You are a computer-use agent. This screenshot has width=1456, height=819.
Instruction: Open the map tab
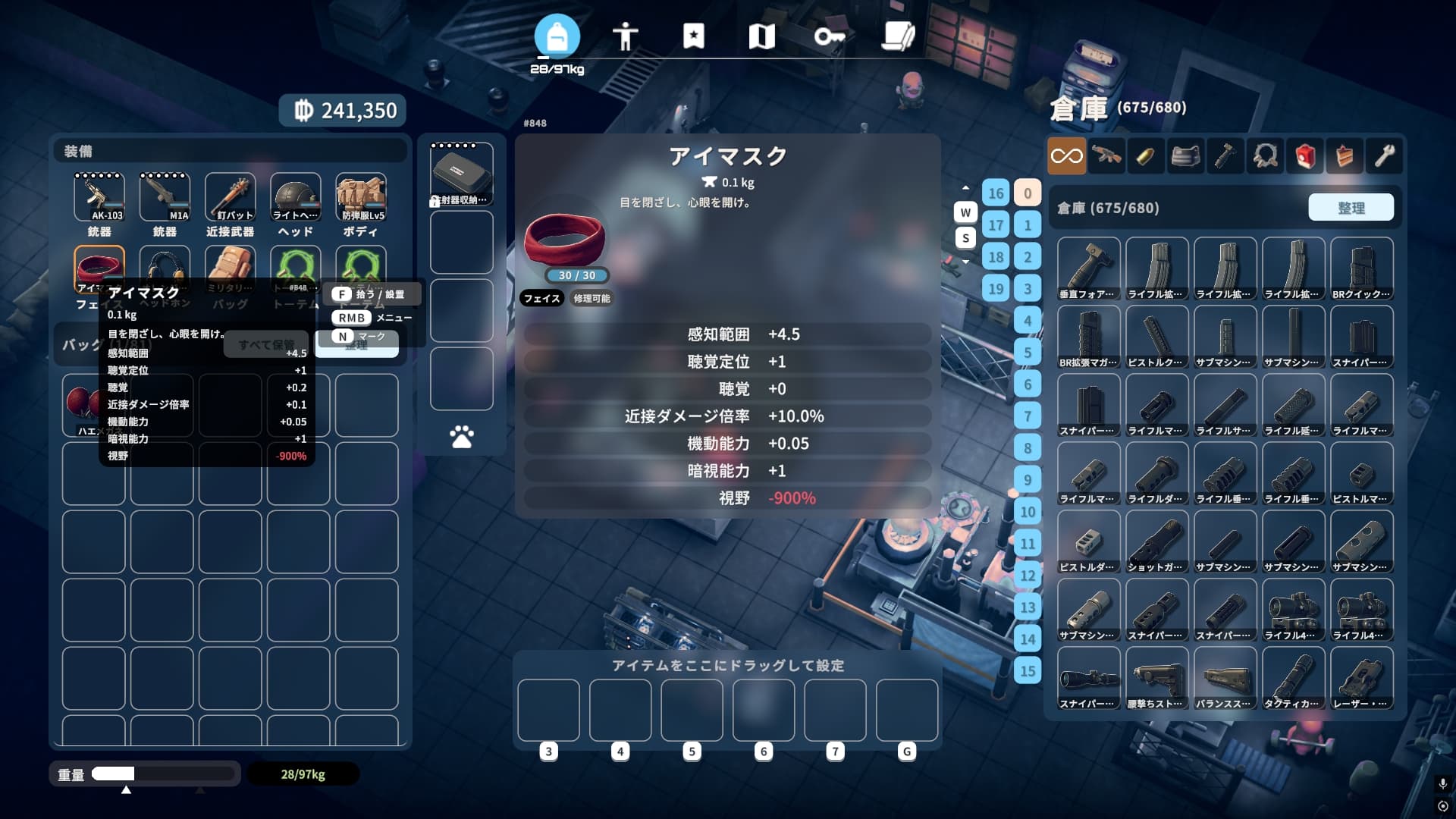[761, 36]
